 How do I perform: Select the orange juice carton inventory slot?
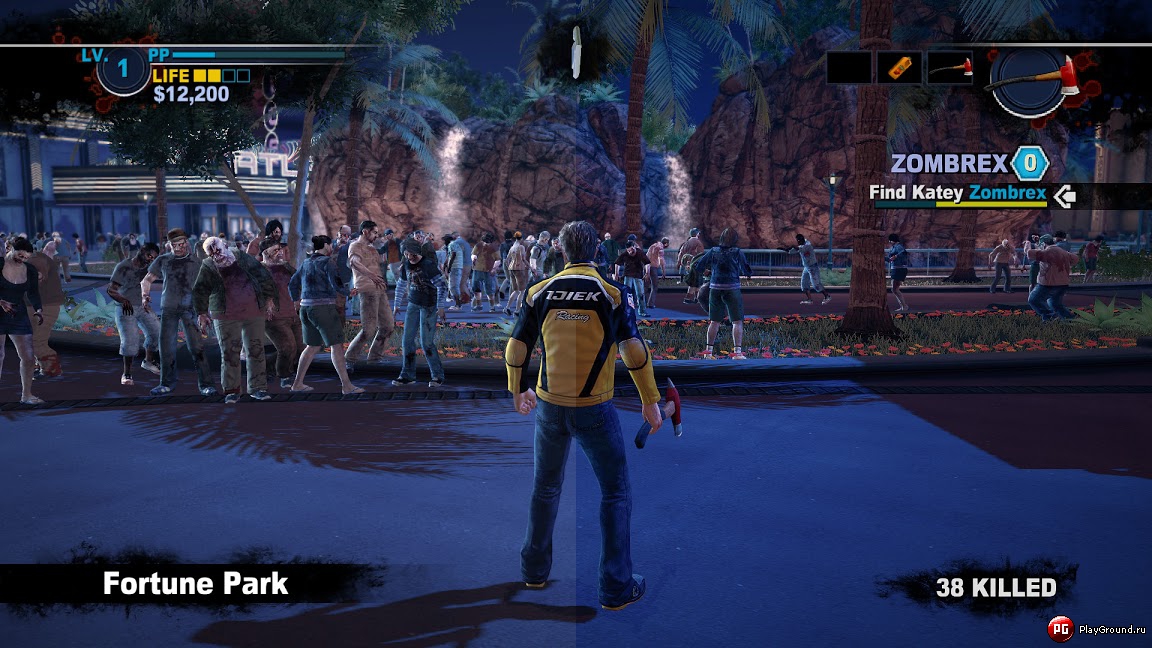pyautogui.click(x=899, y=67)
